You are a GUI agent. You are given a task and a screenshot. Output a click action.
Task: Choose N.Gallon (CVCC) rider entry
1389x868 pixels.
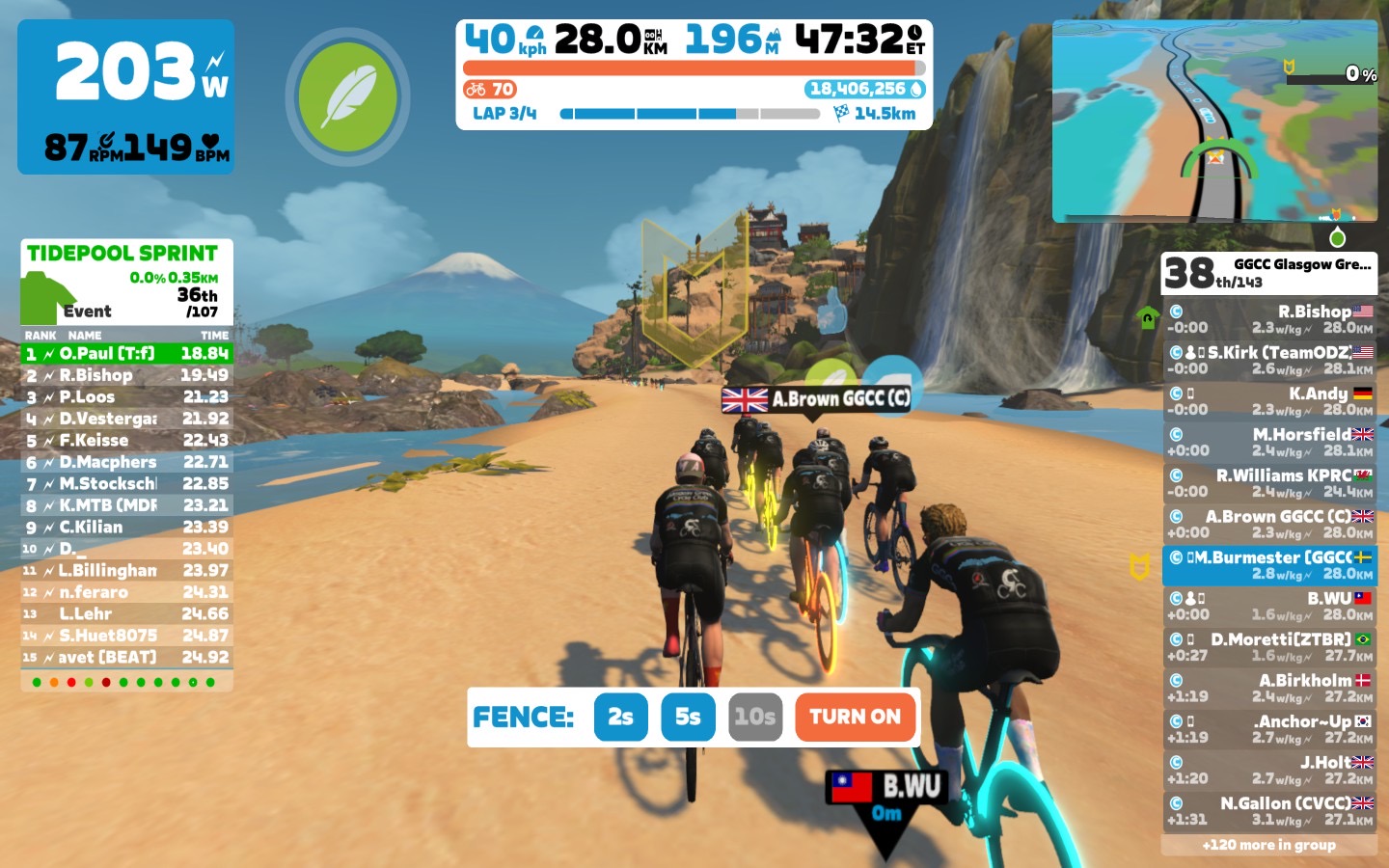click(x=1268, y=811)
